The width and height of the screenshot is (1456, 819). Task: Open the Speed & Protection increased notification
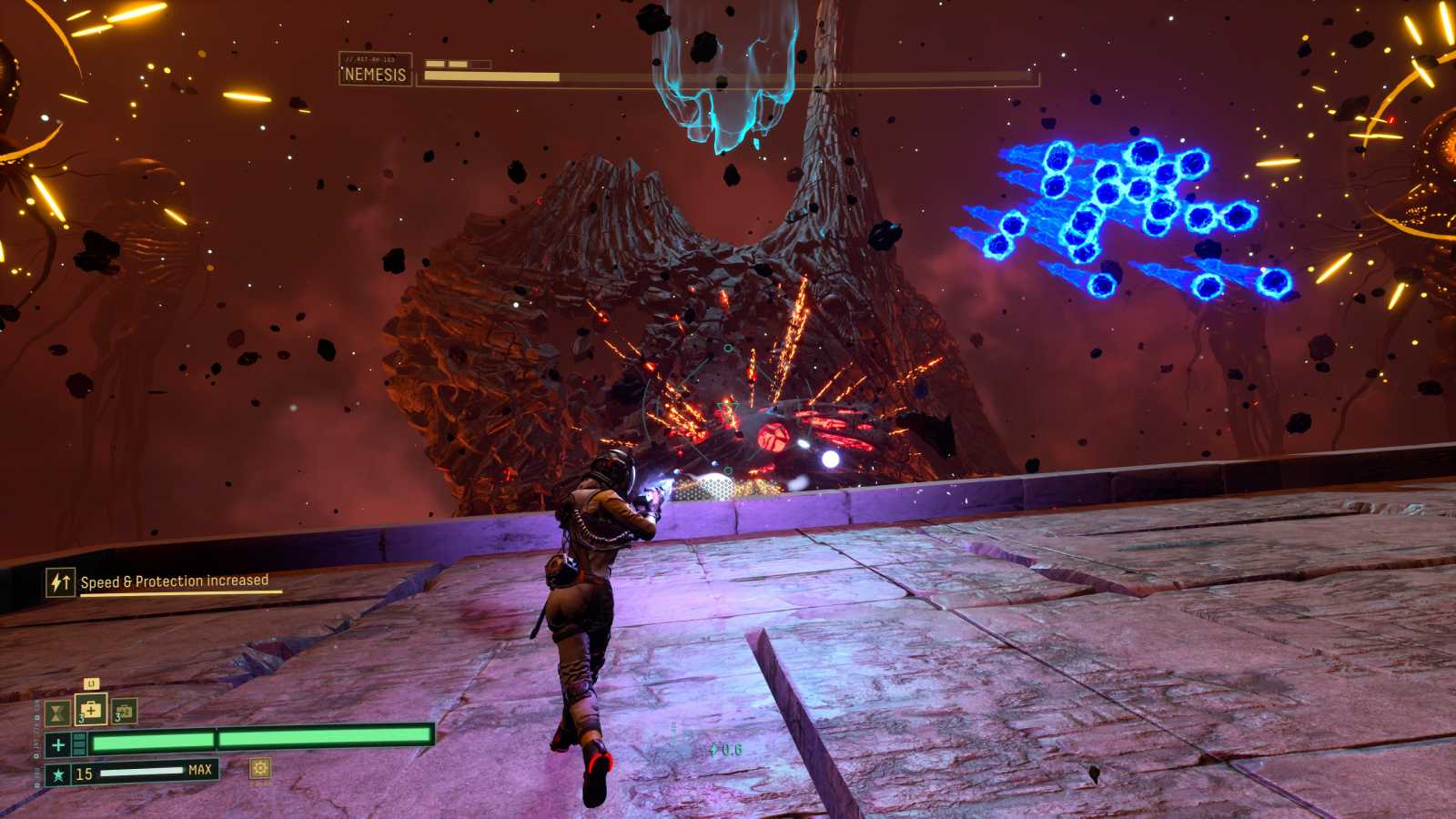coord(164,581)
